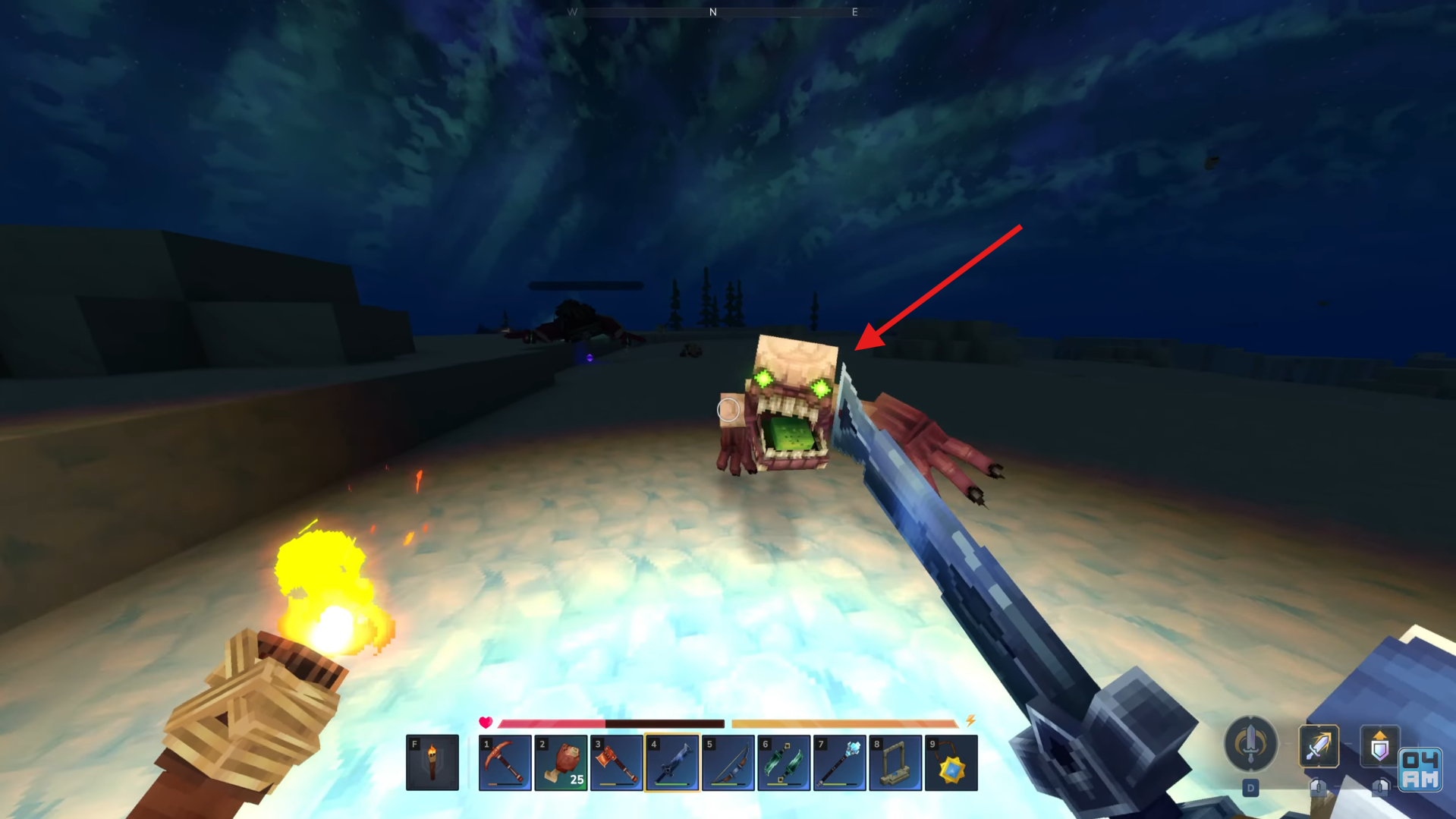Click the D keybind badge below the dodge emblem
Viewport: 1456px width, 819px height.
click(x=1250, y=787)
